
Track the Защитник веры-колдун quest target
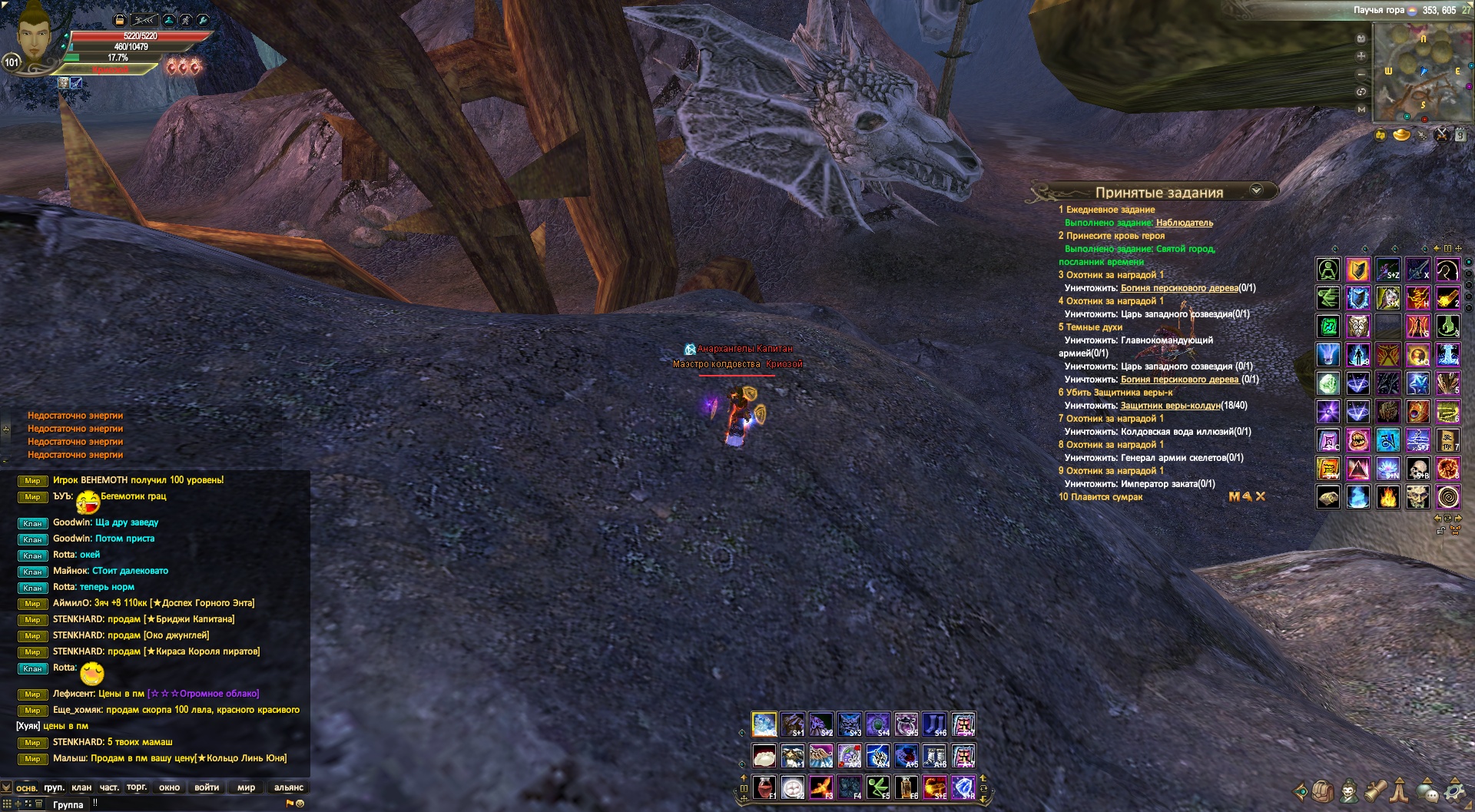(1170, 406)
